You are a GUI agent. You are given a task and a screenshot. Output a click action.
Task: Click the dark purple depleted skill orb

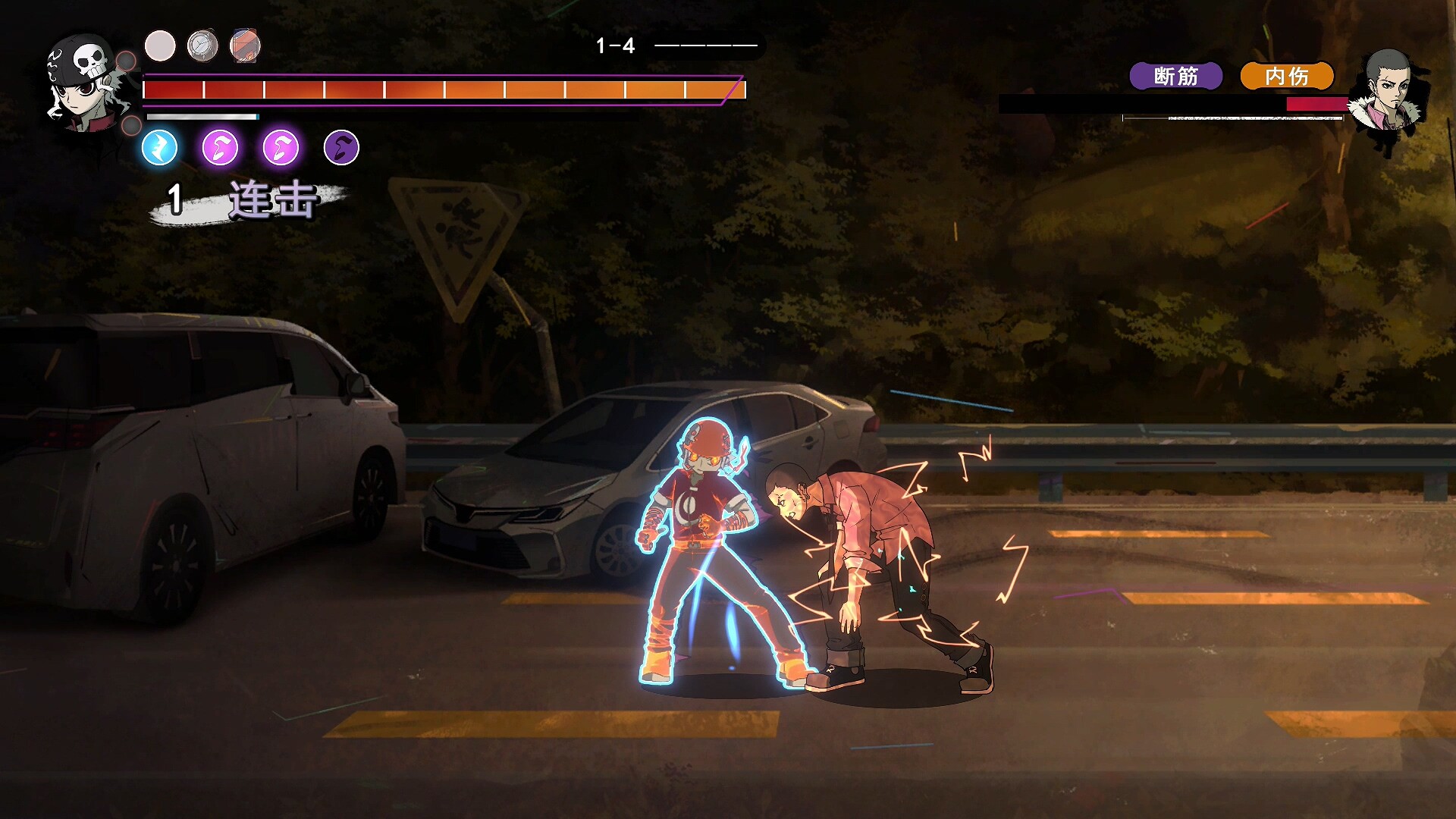pyautogui.click(x=341, y=147)
